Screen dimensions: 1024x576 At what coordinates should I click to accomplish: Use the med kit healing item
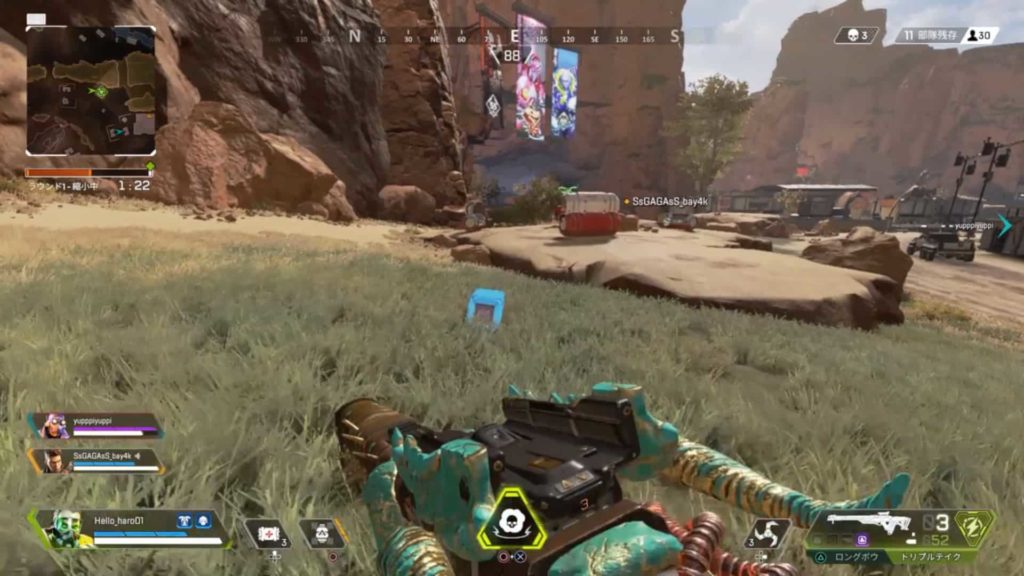pos(268,534)
